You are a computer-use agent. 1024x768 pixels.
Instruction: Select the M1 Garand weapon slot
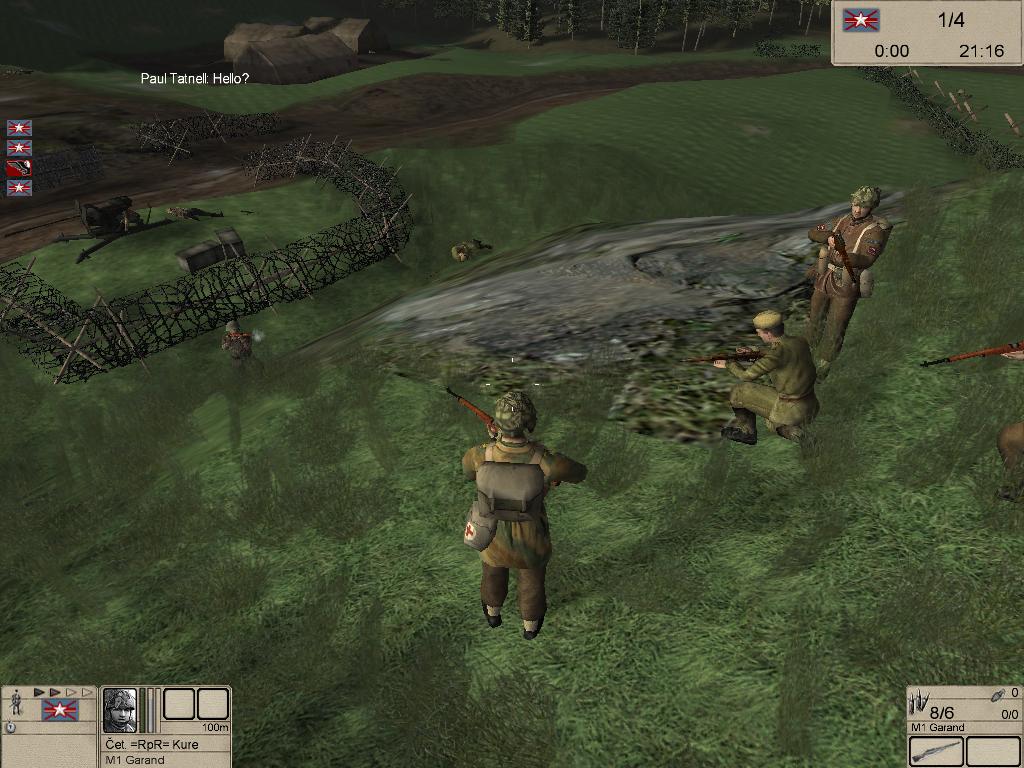pos(937,751)
